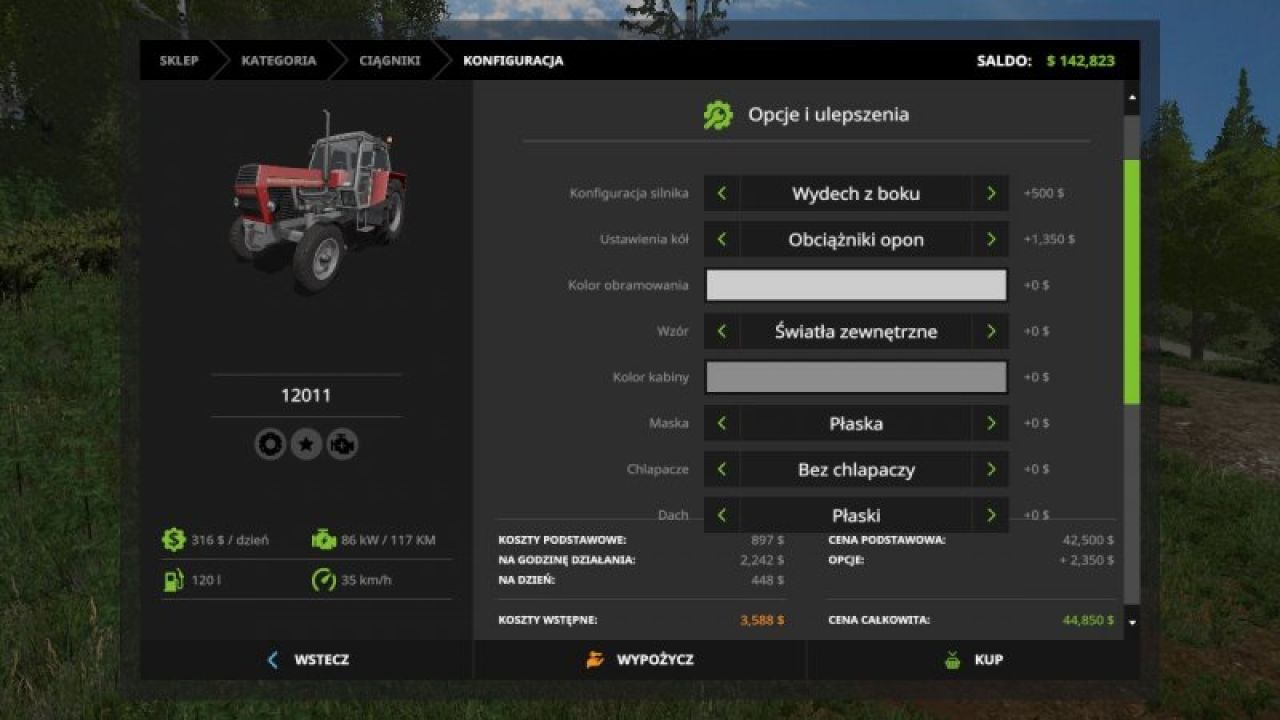The image size is (1280, 720).
Task: Select next engine configuration after Wydech z boku
Action: 991,194
